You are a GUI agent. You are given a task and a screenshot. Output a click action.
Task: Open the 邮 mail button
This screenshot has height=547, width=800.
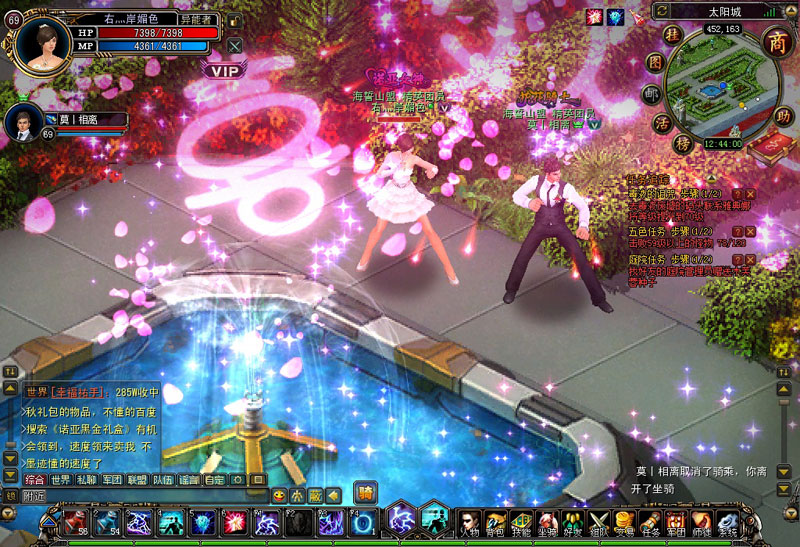(x=652, y=94)
